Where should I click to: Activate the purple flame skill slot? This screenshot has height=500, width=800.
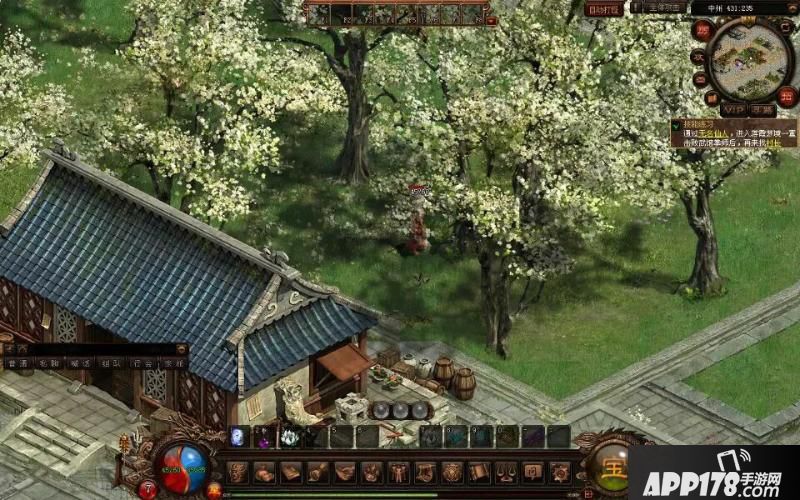(265, 436)
